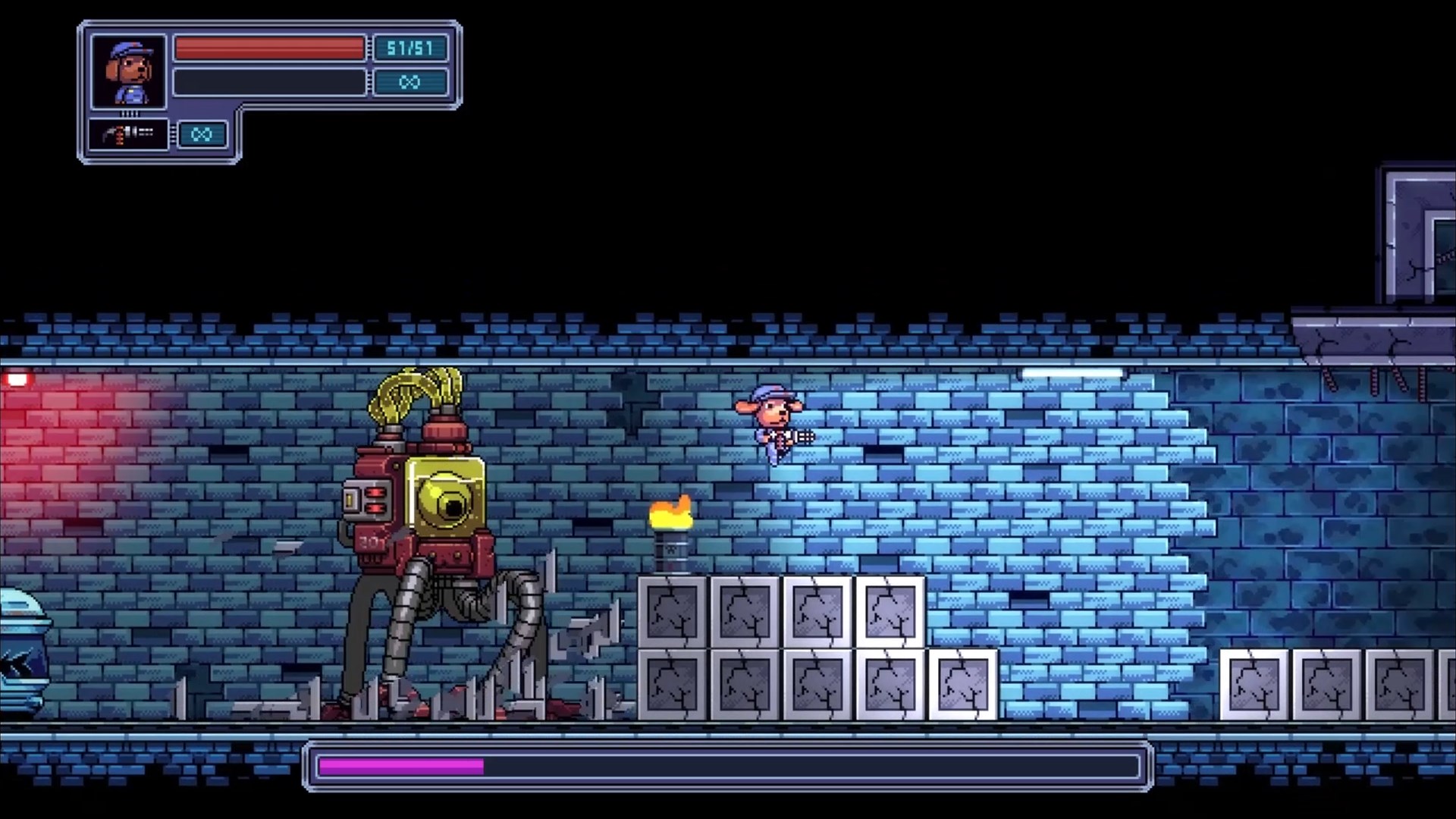Toggle the 51/51 HP counter display
This screenshot has width=1456, height=819.
tap(410, 48)
